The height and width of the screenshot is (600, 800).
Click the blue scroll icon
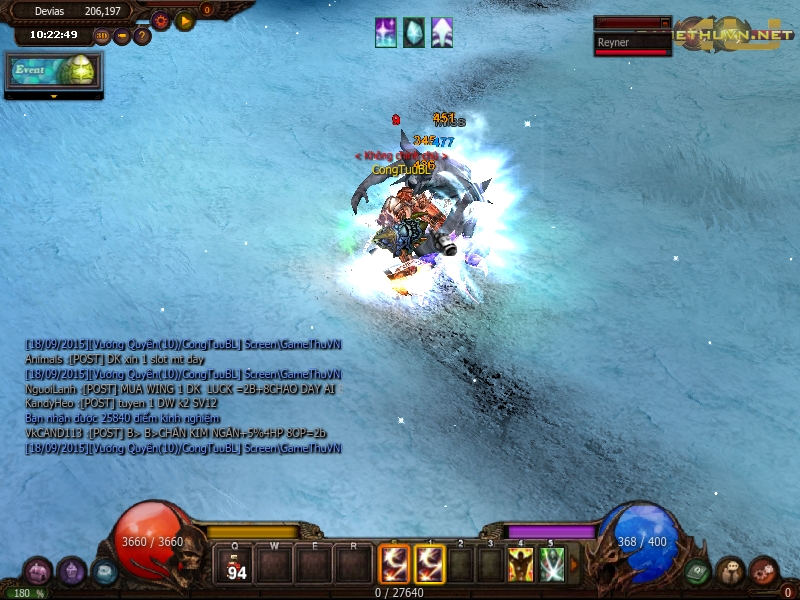(x=104, y=572)
